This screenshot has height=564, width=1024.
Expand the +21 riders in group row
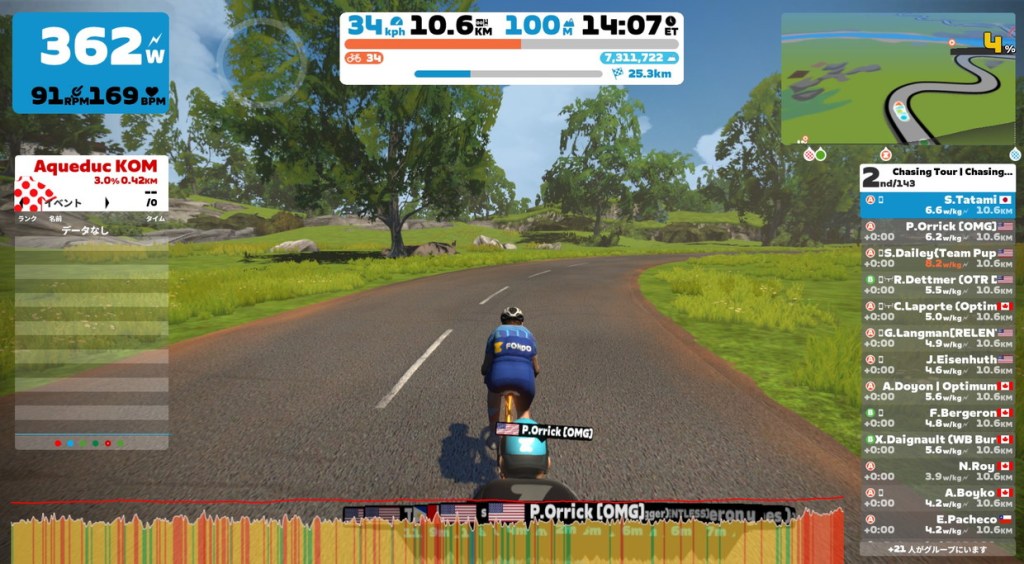click(x=937, y=549)
